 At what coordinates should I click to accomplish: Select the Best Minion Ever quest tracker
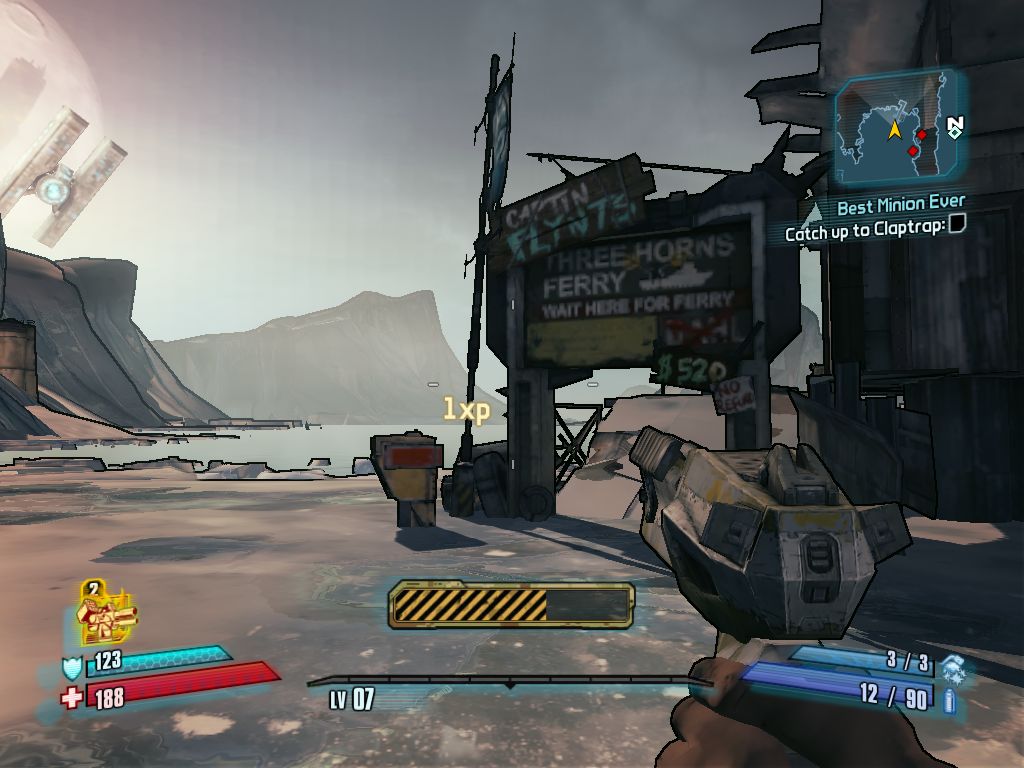pyautogui.click(x=900, y=207)
